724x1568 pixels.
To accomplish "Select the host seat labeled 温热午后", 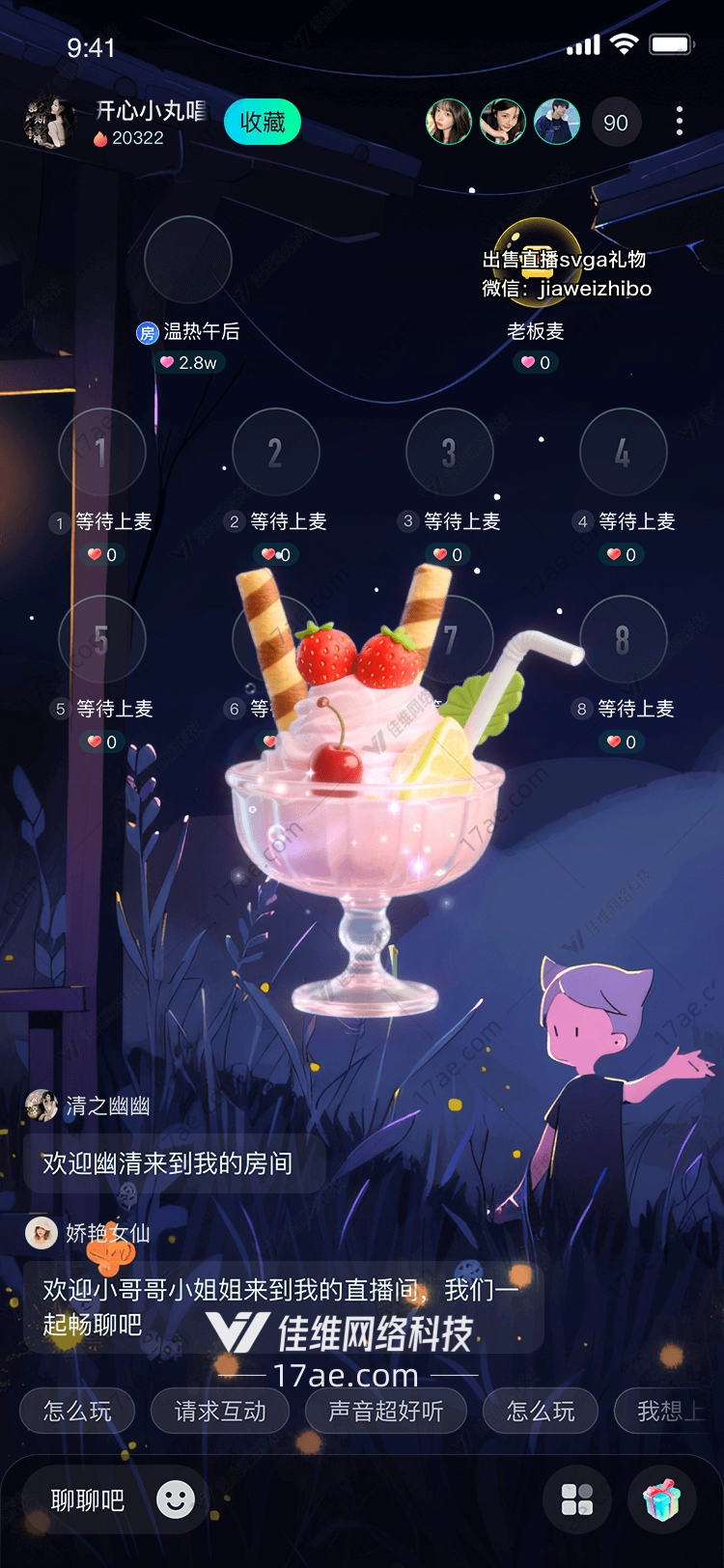I will [x=188, y=261].
